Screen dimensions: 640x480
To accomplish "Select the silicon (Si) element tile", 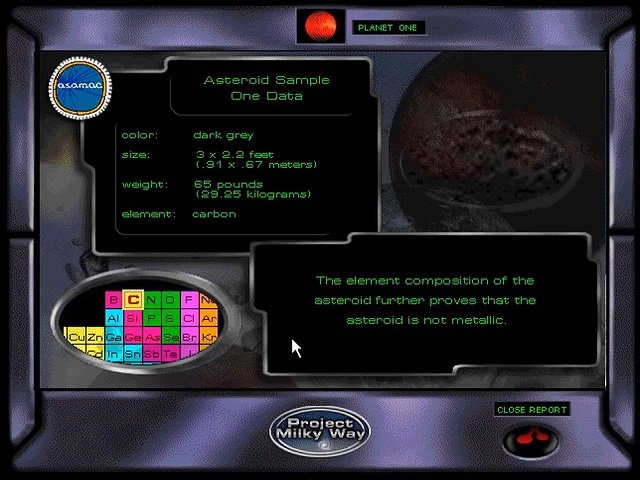I will (132, 319).
